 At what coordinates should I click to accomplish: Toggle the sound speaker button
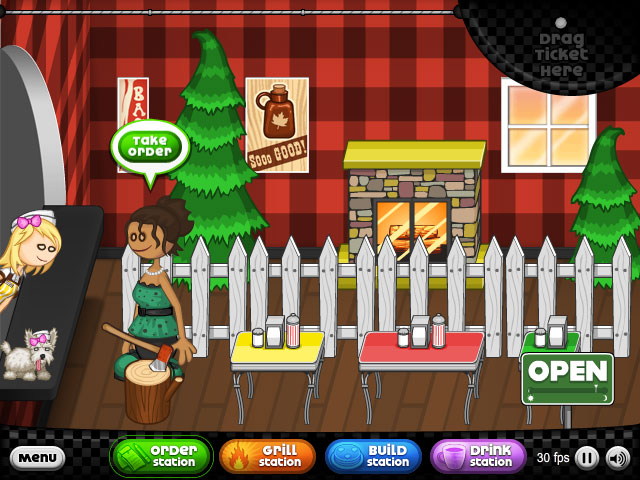[x=618, y=458]
